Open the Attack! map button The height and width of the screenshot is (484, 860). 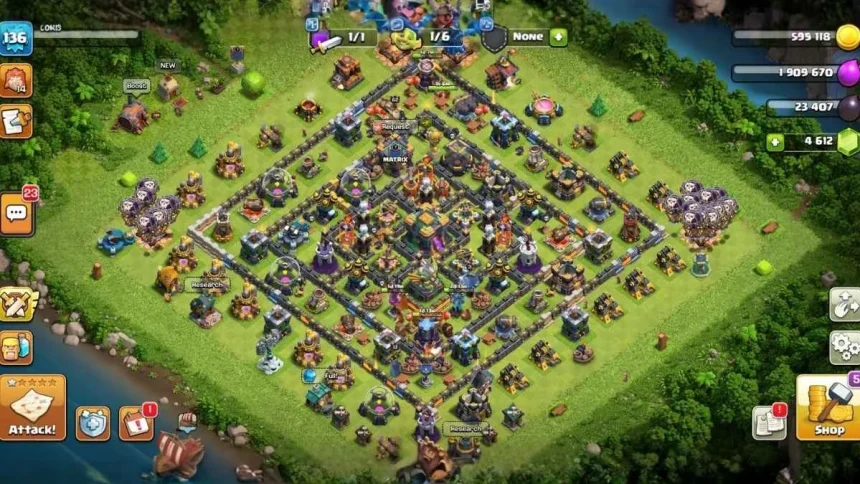coord(32,407)
